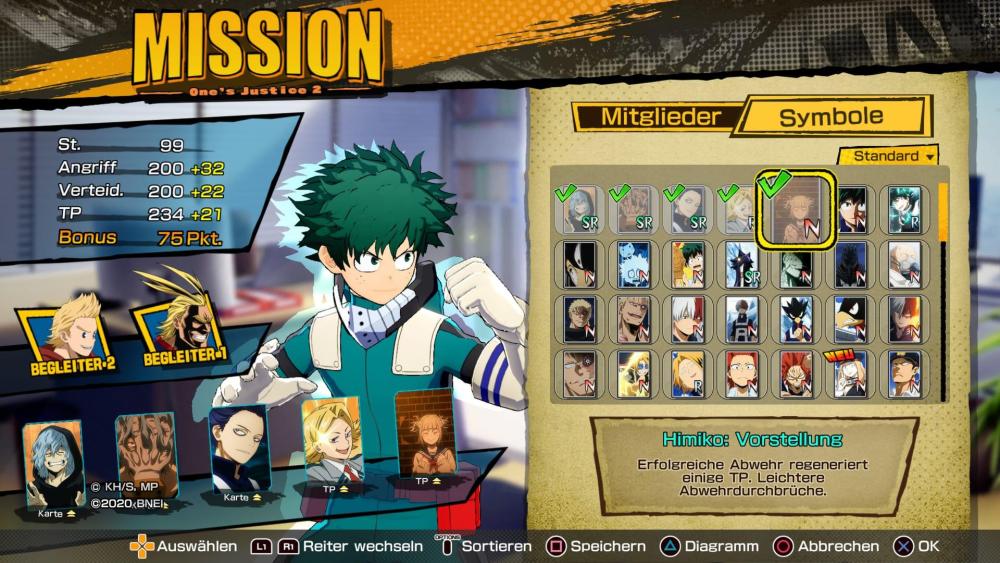Choose the capped officer symbol in grid

coord(905,374)
